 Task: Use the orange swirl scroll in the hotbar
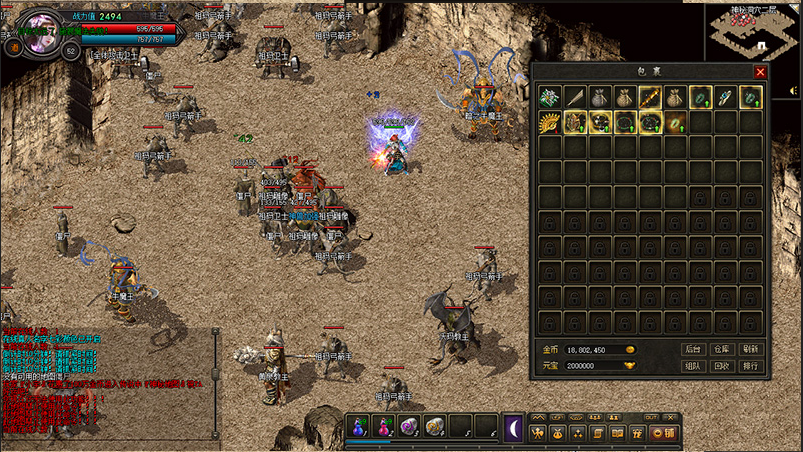[434, 427]
